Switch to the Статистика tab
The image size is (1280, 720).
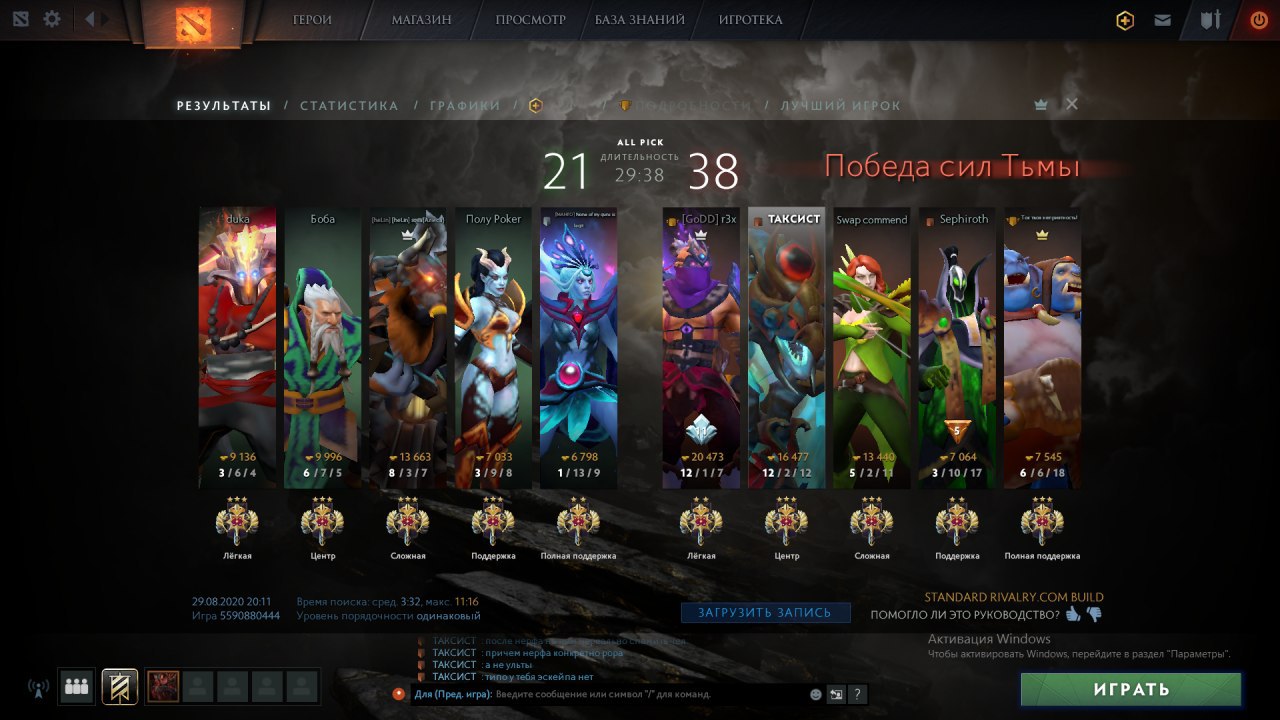349,106
